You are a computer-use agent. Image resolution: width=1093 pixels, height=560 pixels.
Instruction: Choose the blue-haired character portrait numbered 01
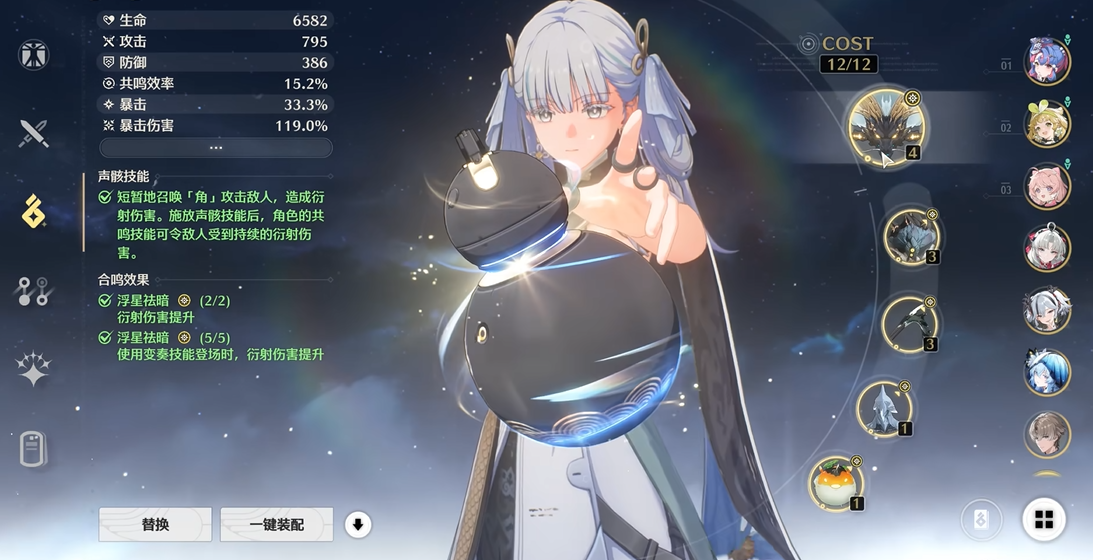pos(1047,60)
